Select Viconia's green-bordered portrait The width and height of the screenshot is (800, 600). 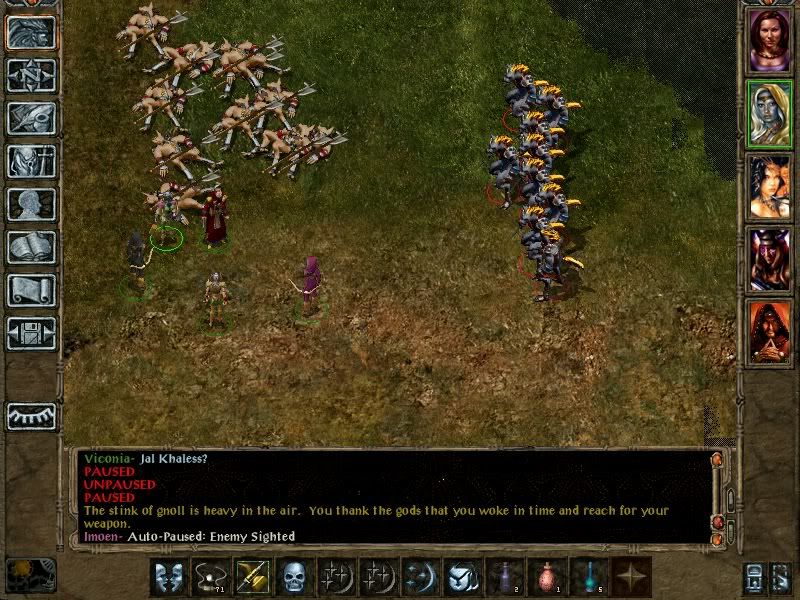click(770, 112)
